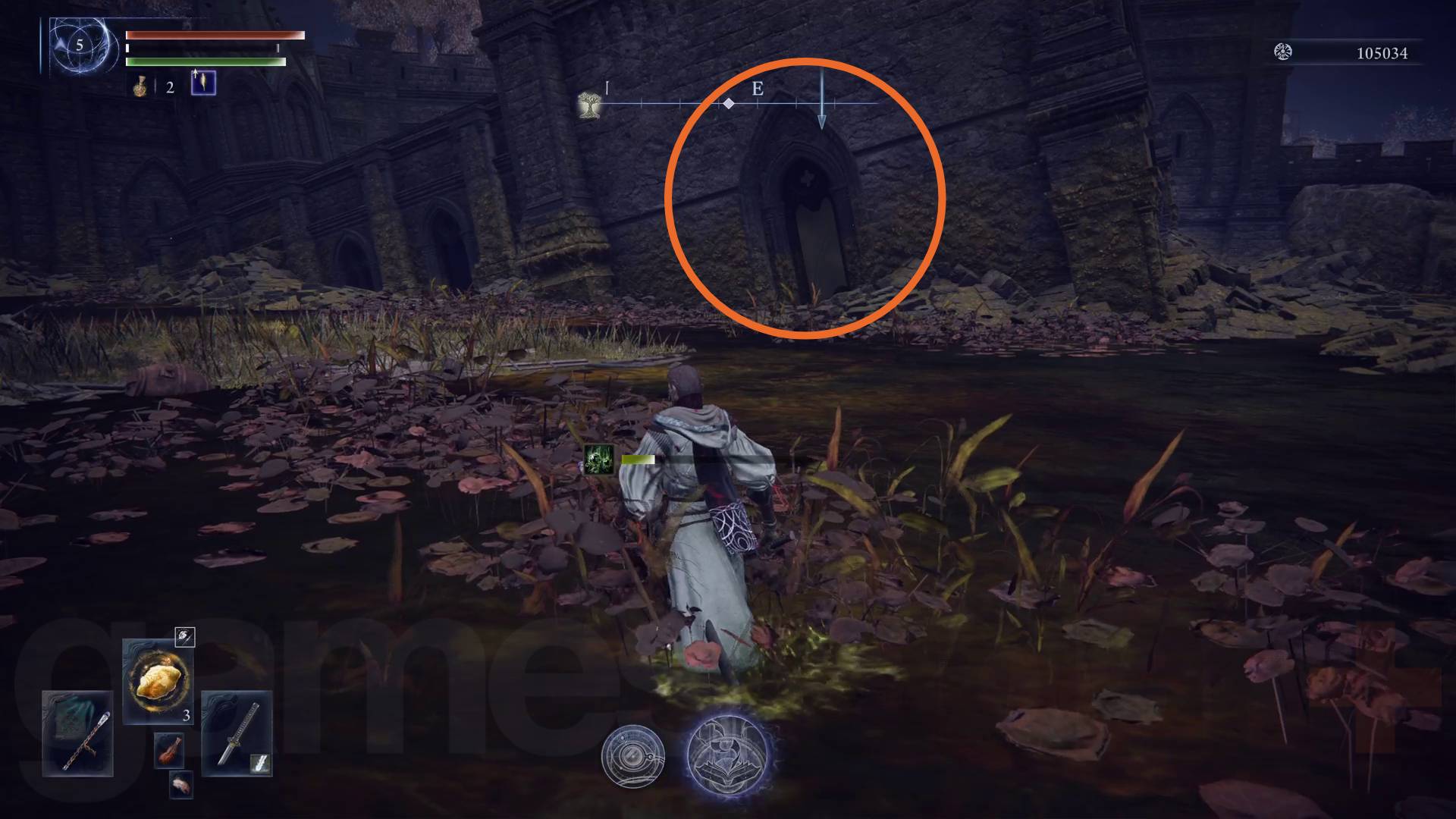Click the Ash of War badge on the katana slot
Image resolution: width=1456 pixels, height=819 pixels.
(x=259, y=762)
